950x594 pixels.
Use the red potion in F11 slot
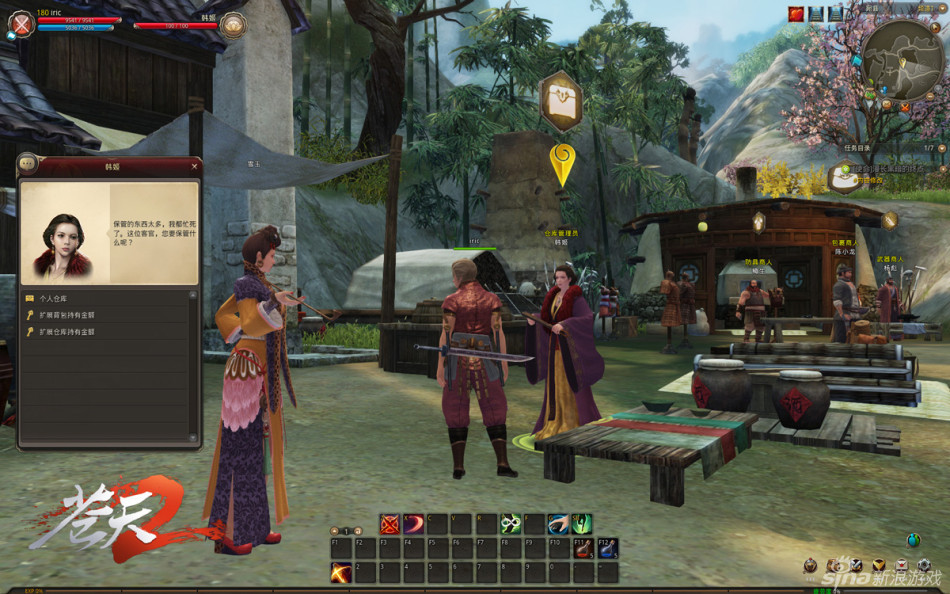point(583,548)
